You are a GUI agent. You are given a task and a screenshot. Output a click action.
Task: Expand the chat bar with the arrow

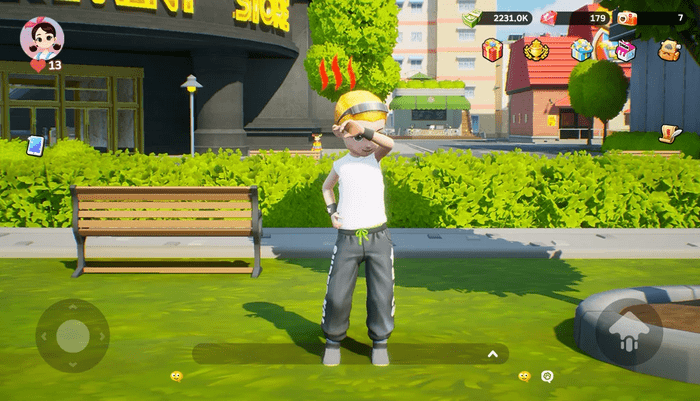(x=492, y=354)
